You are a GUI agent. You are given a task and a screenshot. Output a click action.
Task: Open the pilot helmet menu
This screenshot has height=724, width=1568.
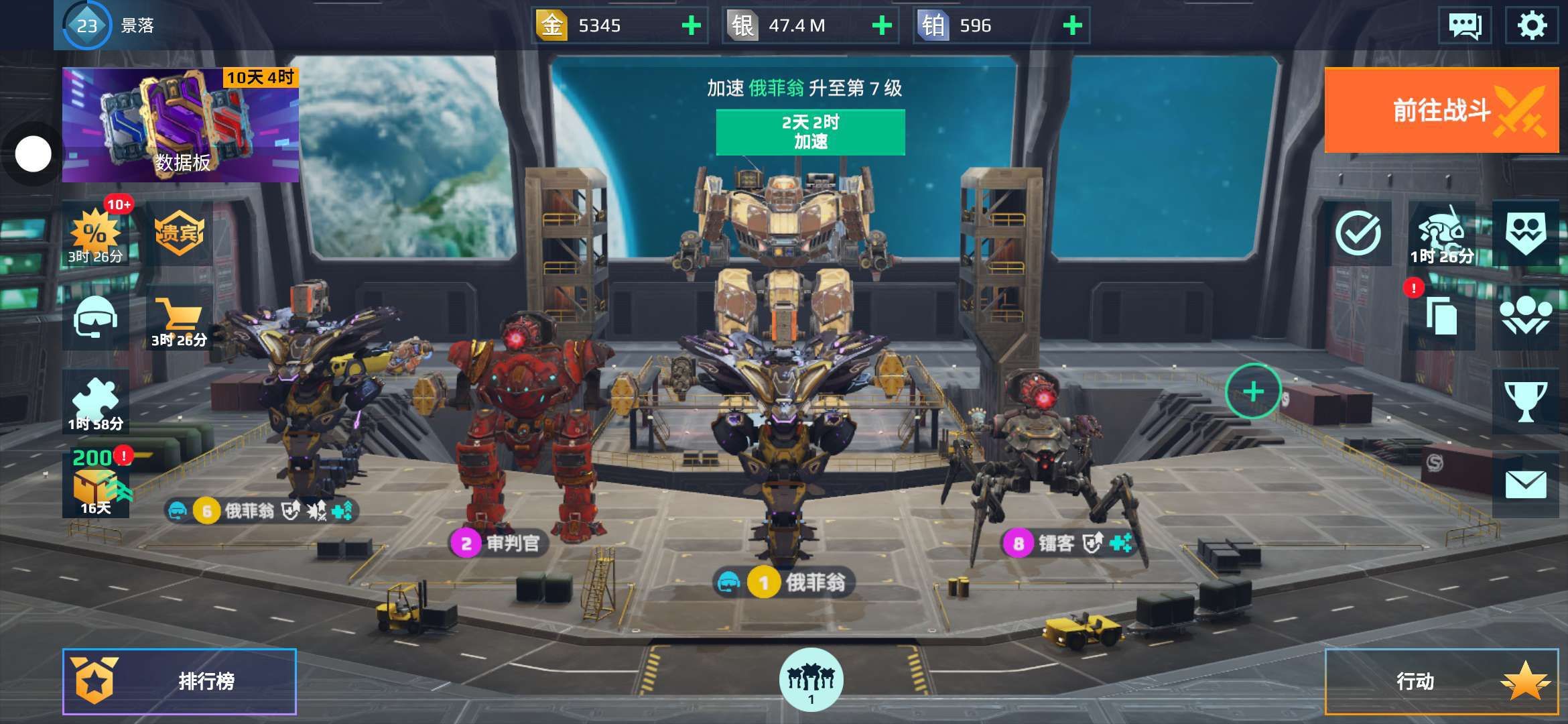coord(95,317)
